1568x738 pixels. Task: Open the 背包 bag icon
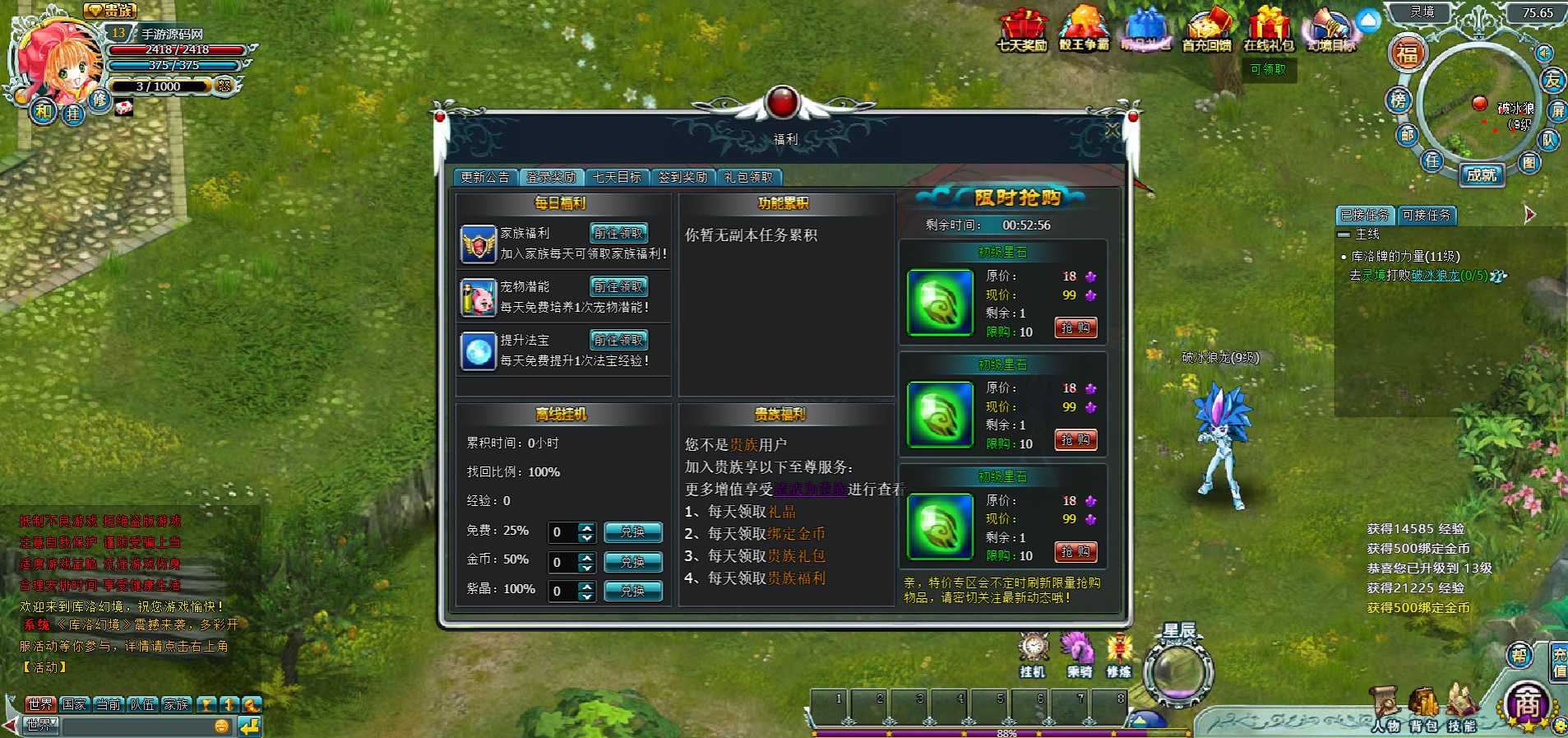tap(1424, 708)
